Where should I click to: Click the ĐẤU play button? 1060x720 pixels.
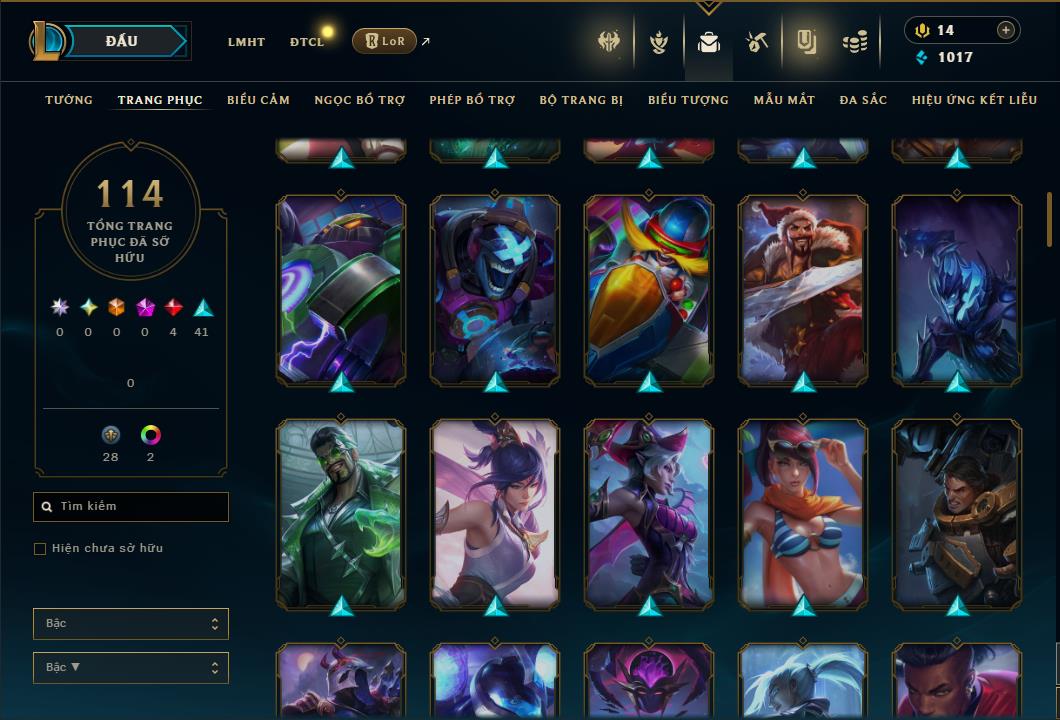point(121,41)
